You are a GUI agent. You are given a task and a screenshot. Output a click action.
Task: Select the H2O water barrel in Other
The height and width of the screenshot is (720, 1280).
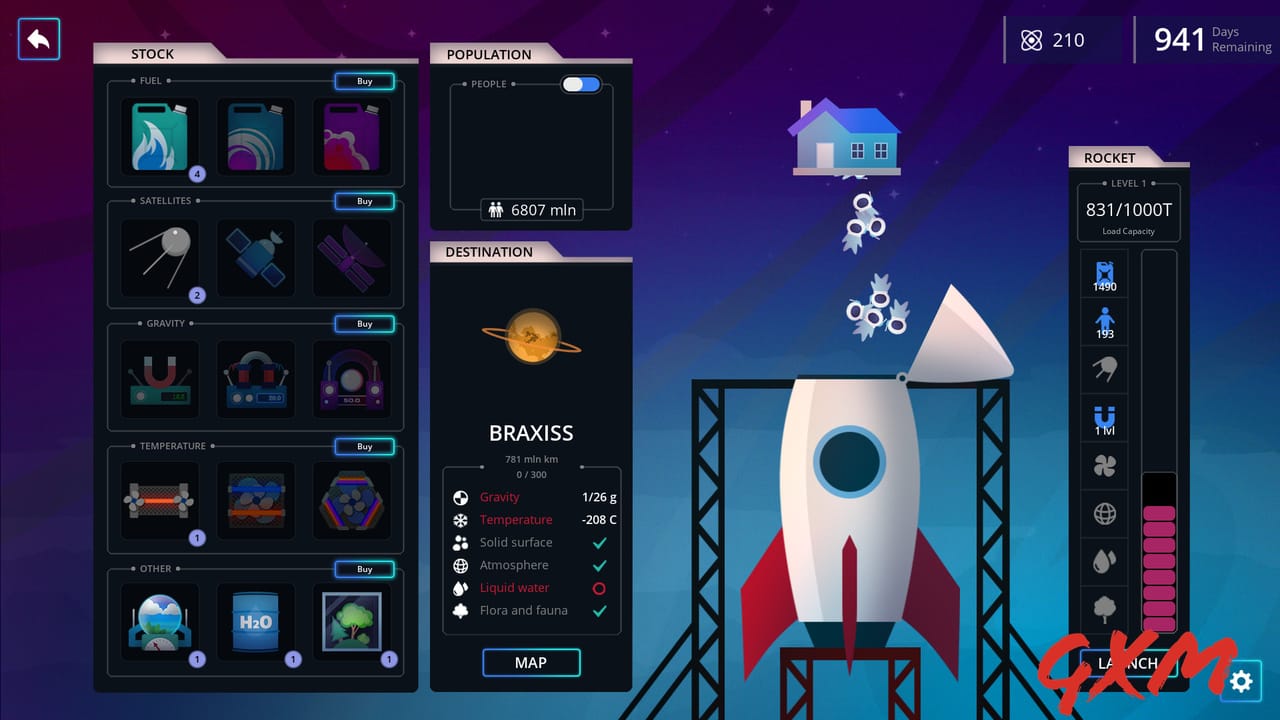click(255, 622)
